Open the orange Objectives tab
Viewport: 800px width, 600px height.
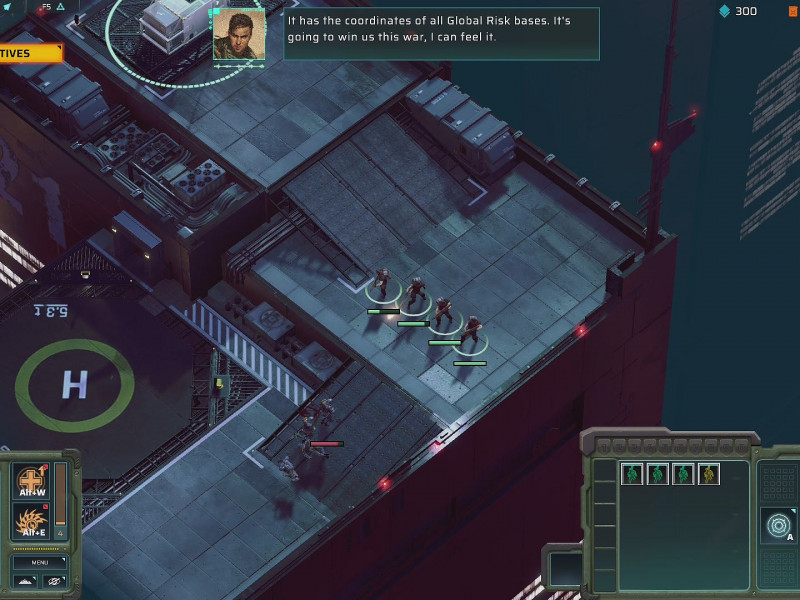pyautogui.click(x=30, y=53)
